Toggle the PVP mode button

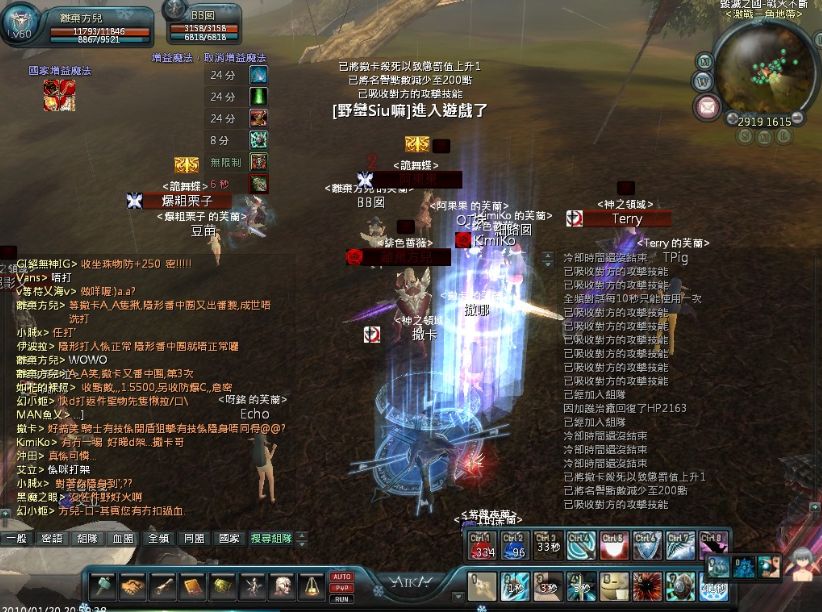(x=342, y=588)
